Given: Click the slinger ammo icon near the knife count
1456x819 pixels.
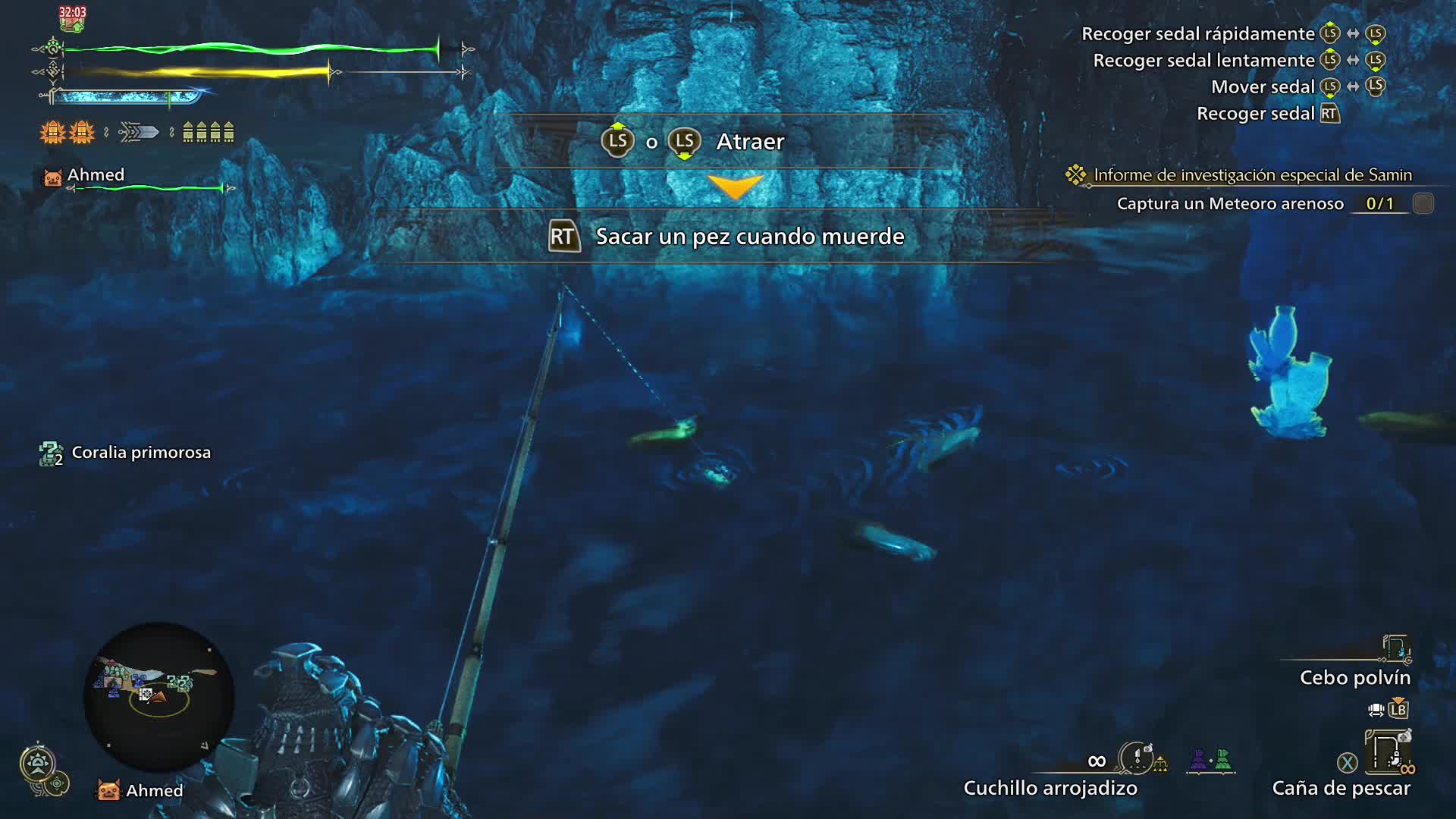Looking at the screenshot, I should click(x=1159, y=762).
